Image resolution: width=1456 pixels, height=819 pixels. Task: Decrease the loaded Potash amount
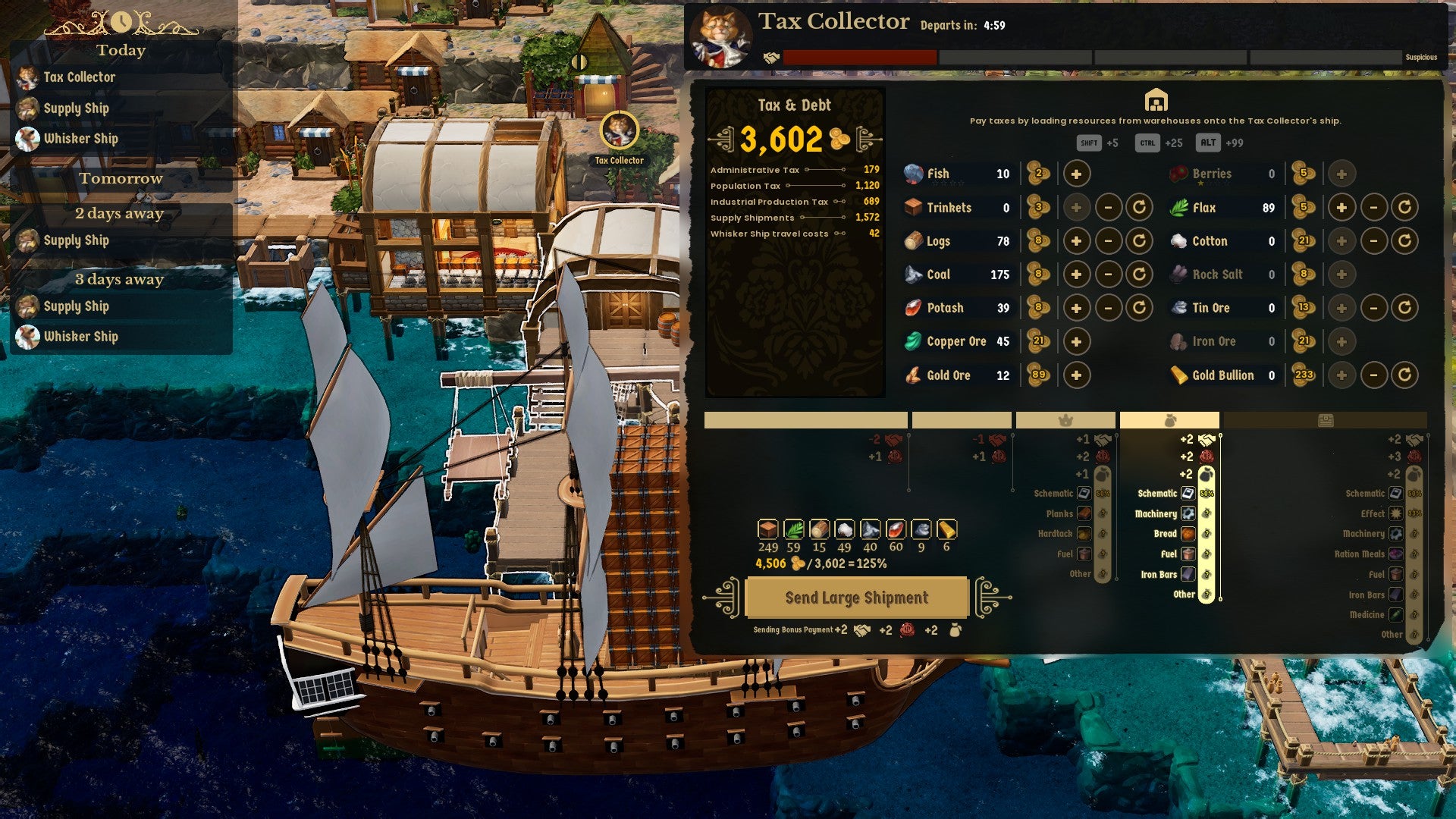(1108, 308)
